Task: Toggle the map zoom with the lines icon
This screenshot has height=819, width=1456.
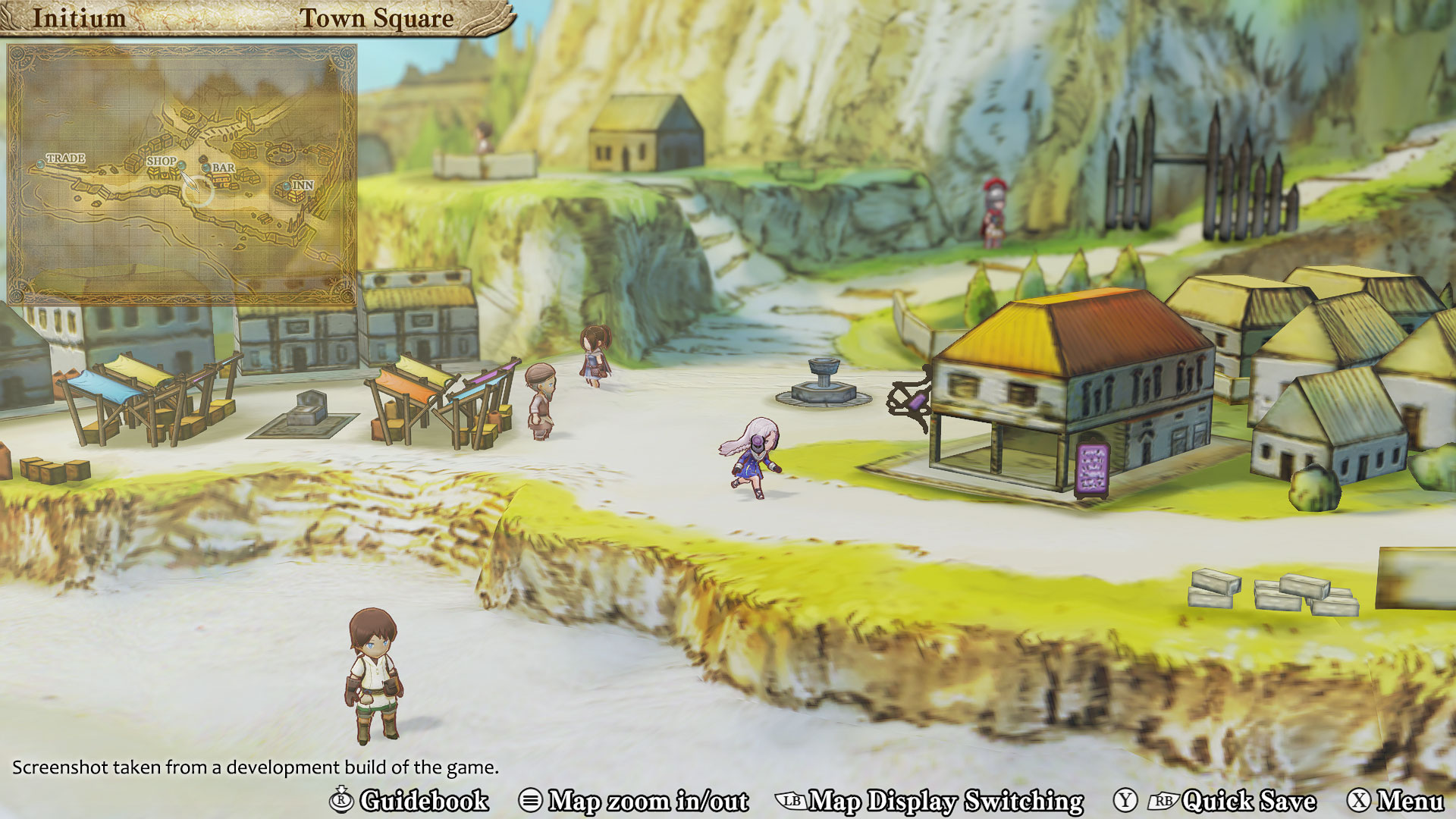Action: [x=531, y=801]
